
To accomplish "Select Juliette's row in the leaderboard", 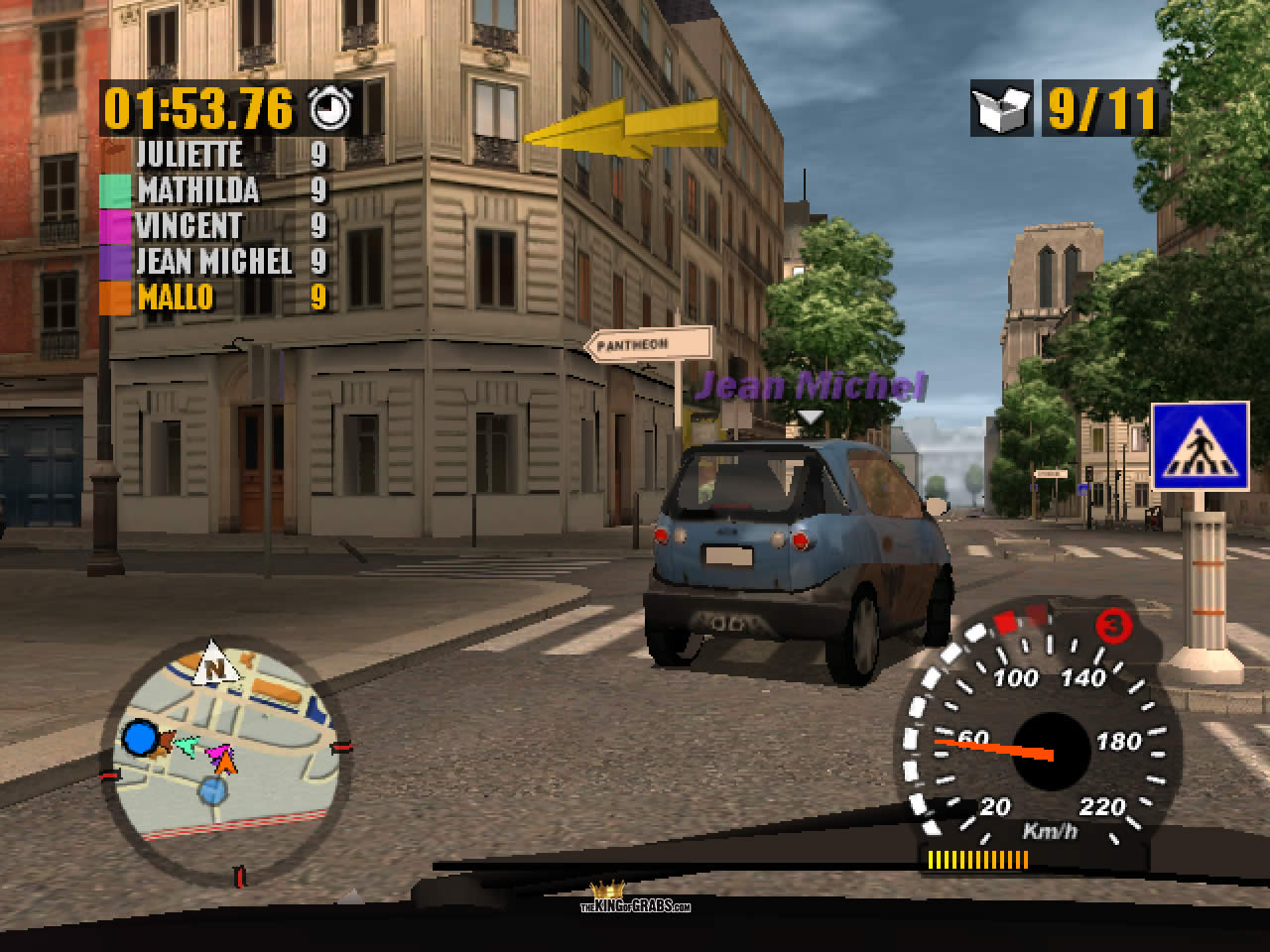I will (x=214, y=155).
